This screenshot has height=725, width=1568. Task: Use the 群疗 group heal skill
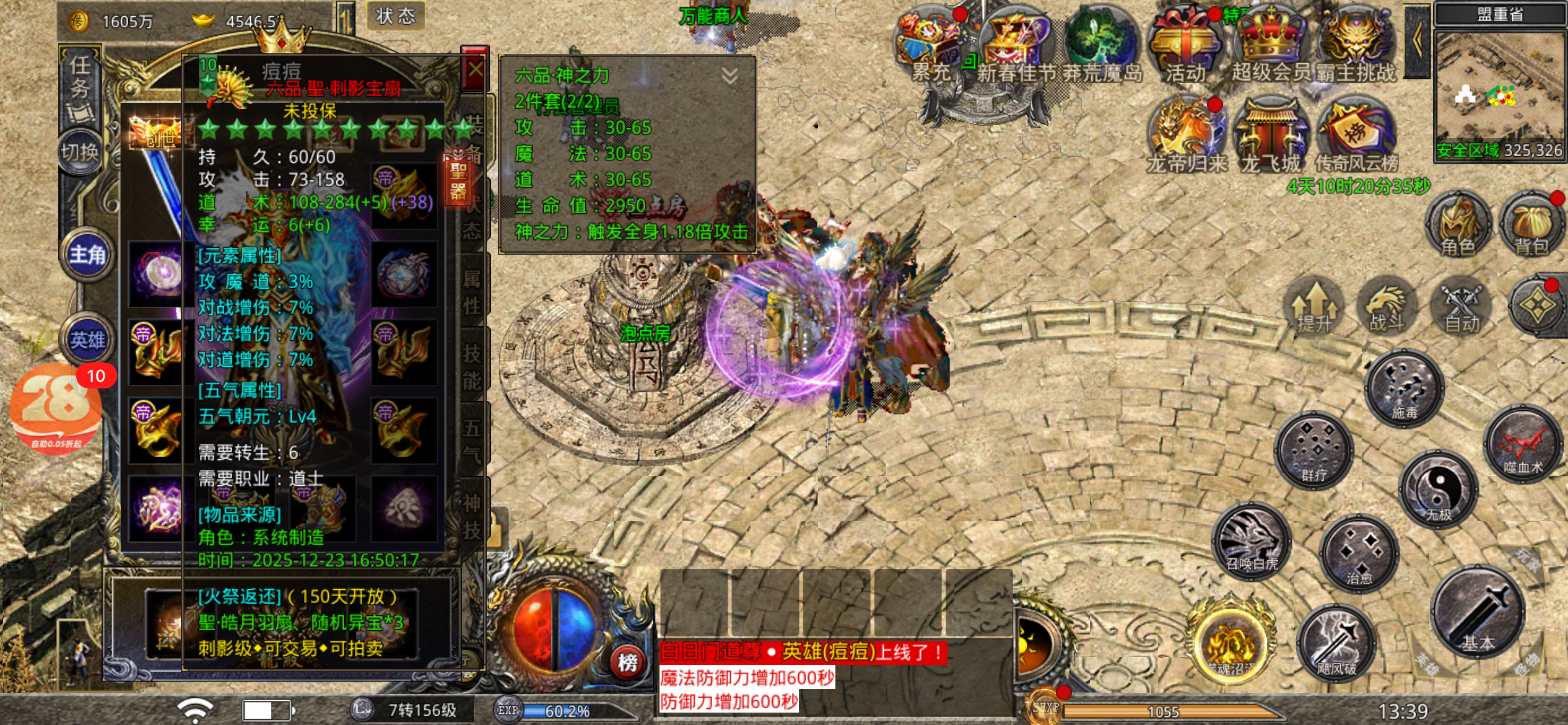point(1313,450)
